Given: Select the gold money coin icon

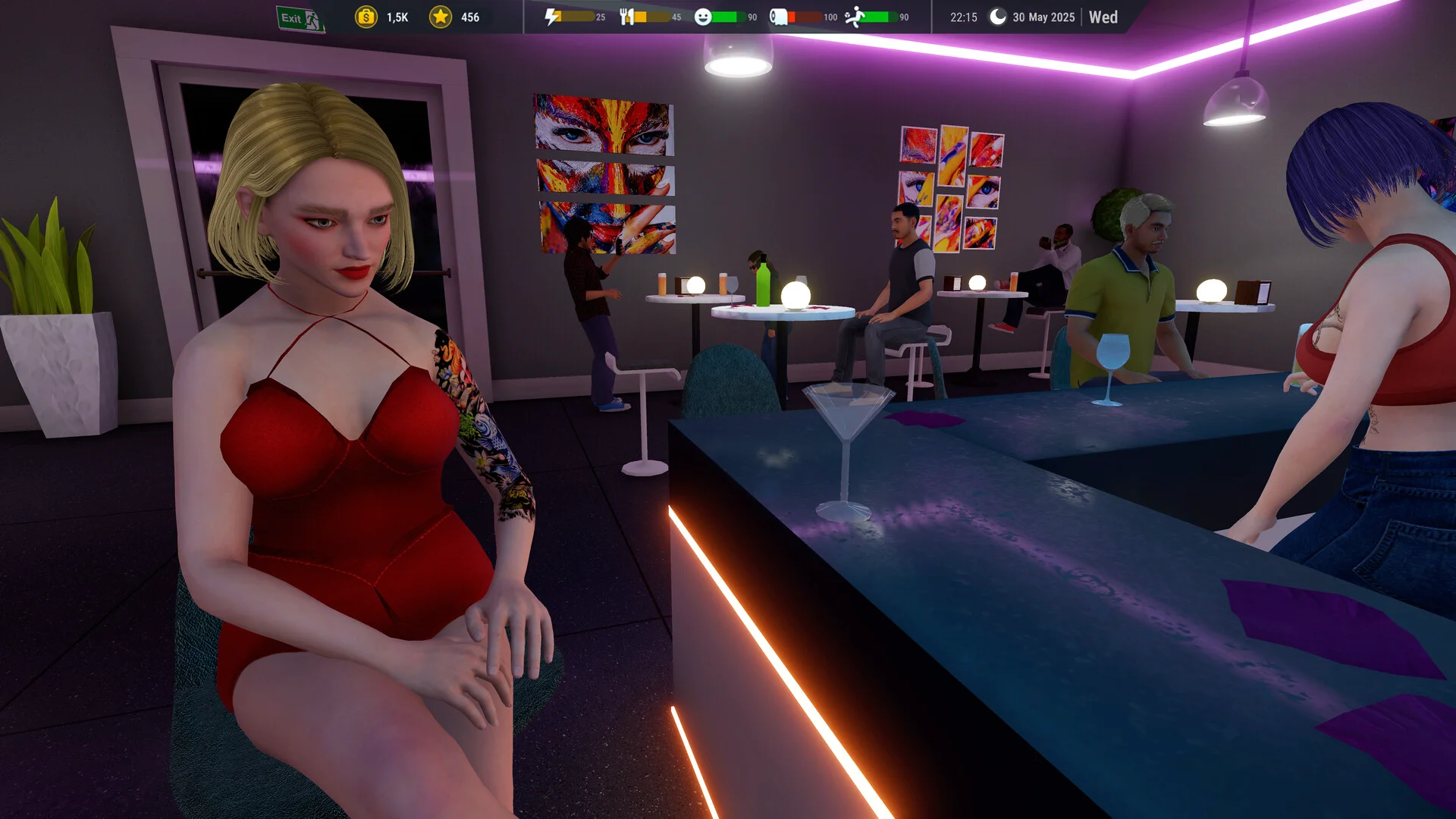Looking at the screenshot, I should (x=366, y=17).
